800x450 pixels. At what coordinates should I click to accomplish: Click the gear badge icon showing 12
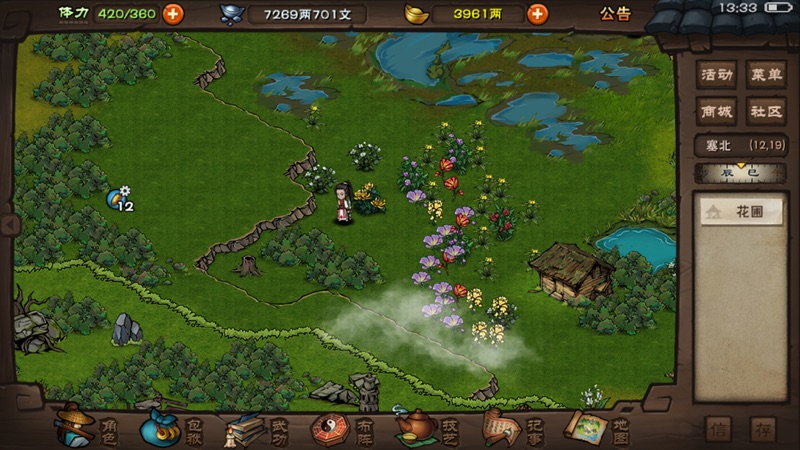(x=120, y=199)
